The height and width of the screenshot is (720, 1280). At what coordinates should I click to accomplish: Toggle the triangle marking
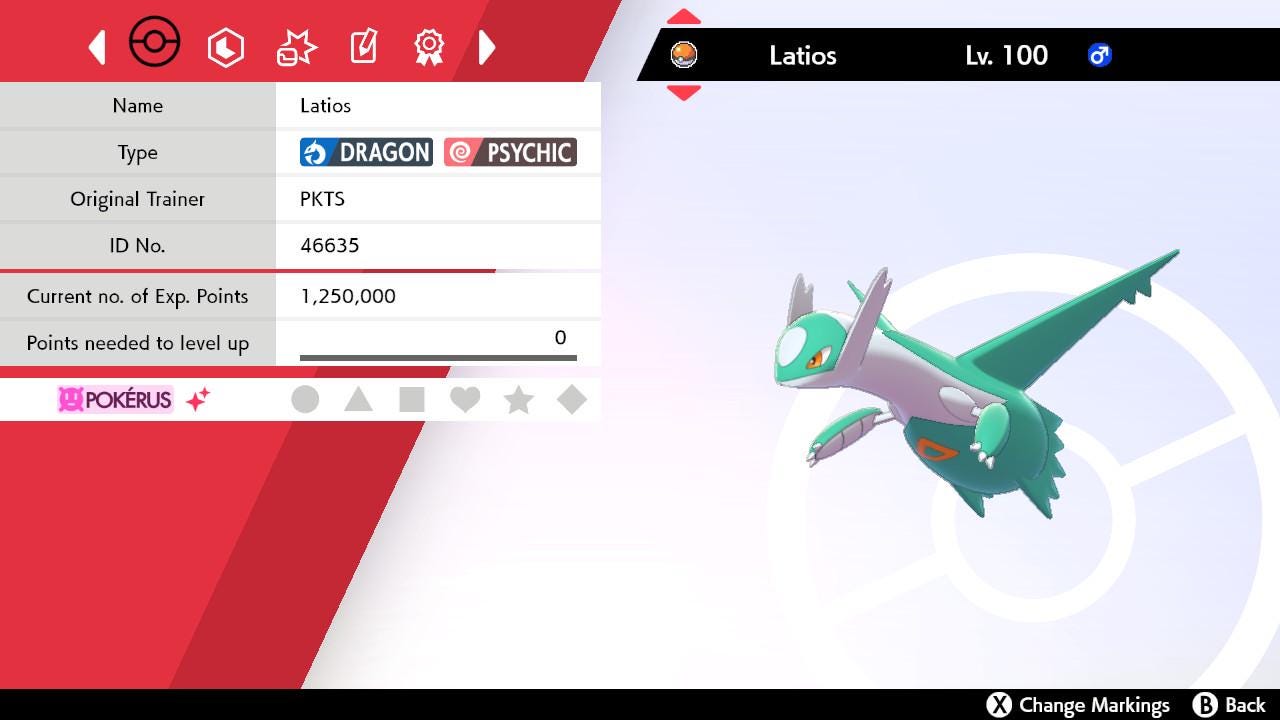[358, 400]
